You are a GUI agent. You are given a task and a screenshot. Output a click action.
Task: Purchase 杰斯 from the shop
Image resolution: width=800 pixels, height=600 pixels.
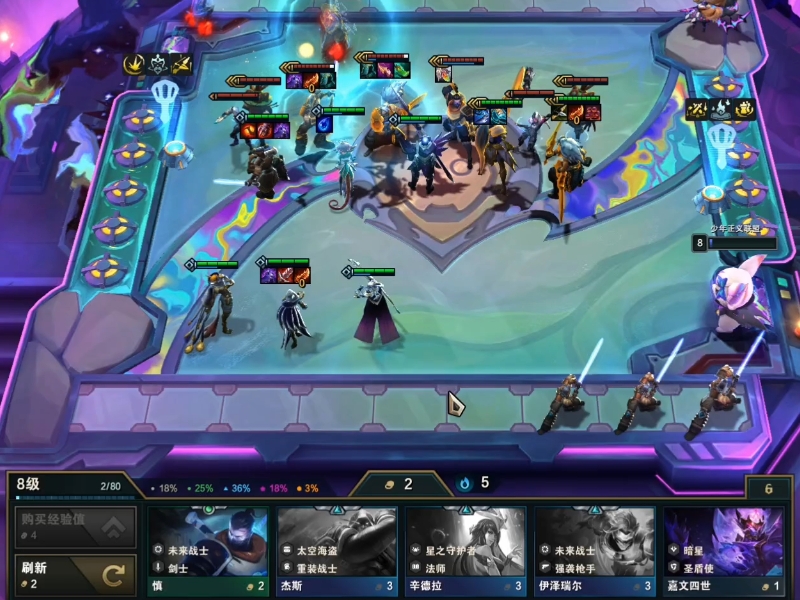[337, 549]
